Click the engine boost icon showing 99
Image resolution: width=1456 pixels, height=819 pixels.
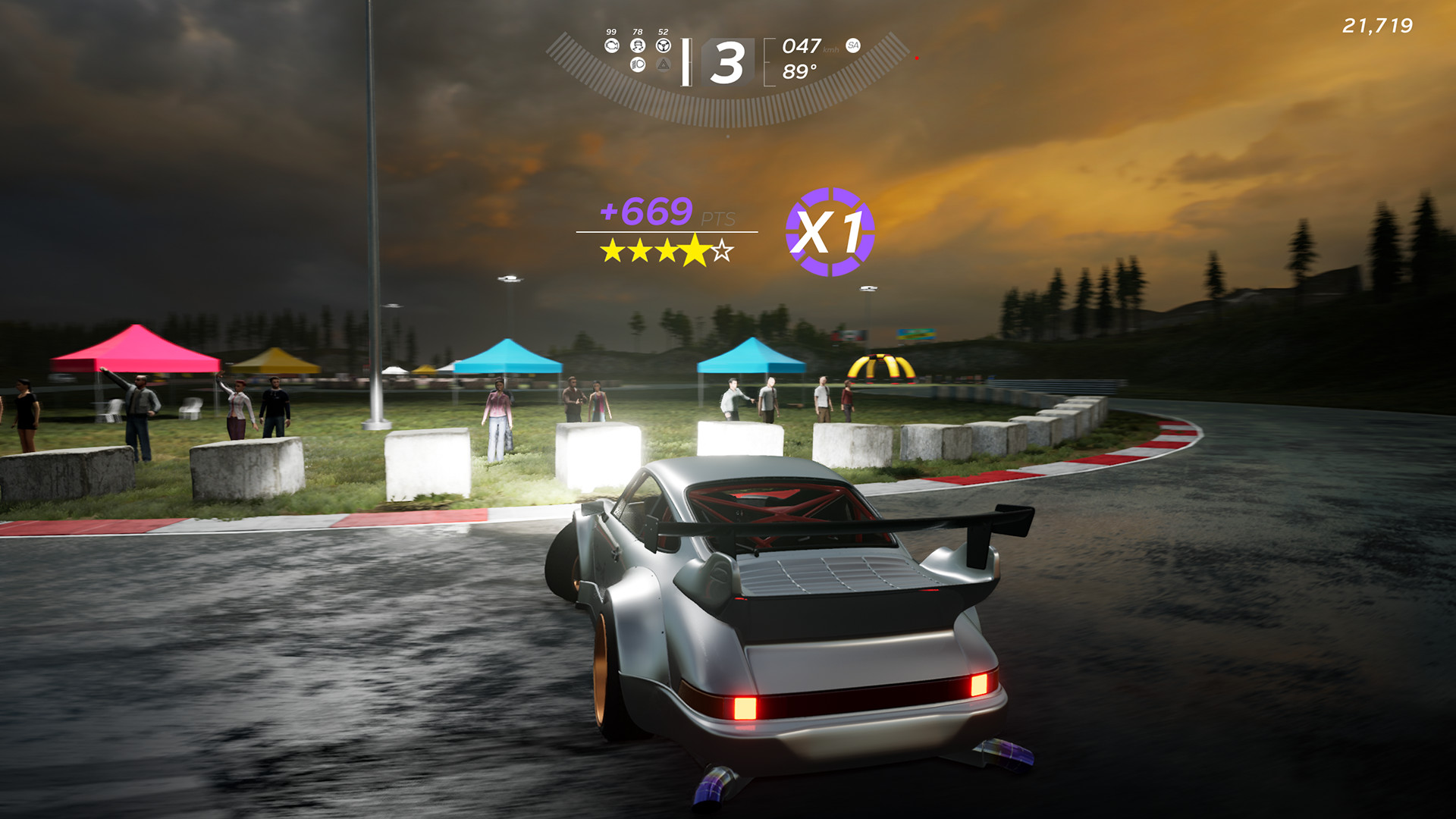[x=612, y=45]
